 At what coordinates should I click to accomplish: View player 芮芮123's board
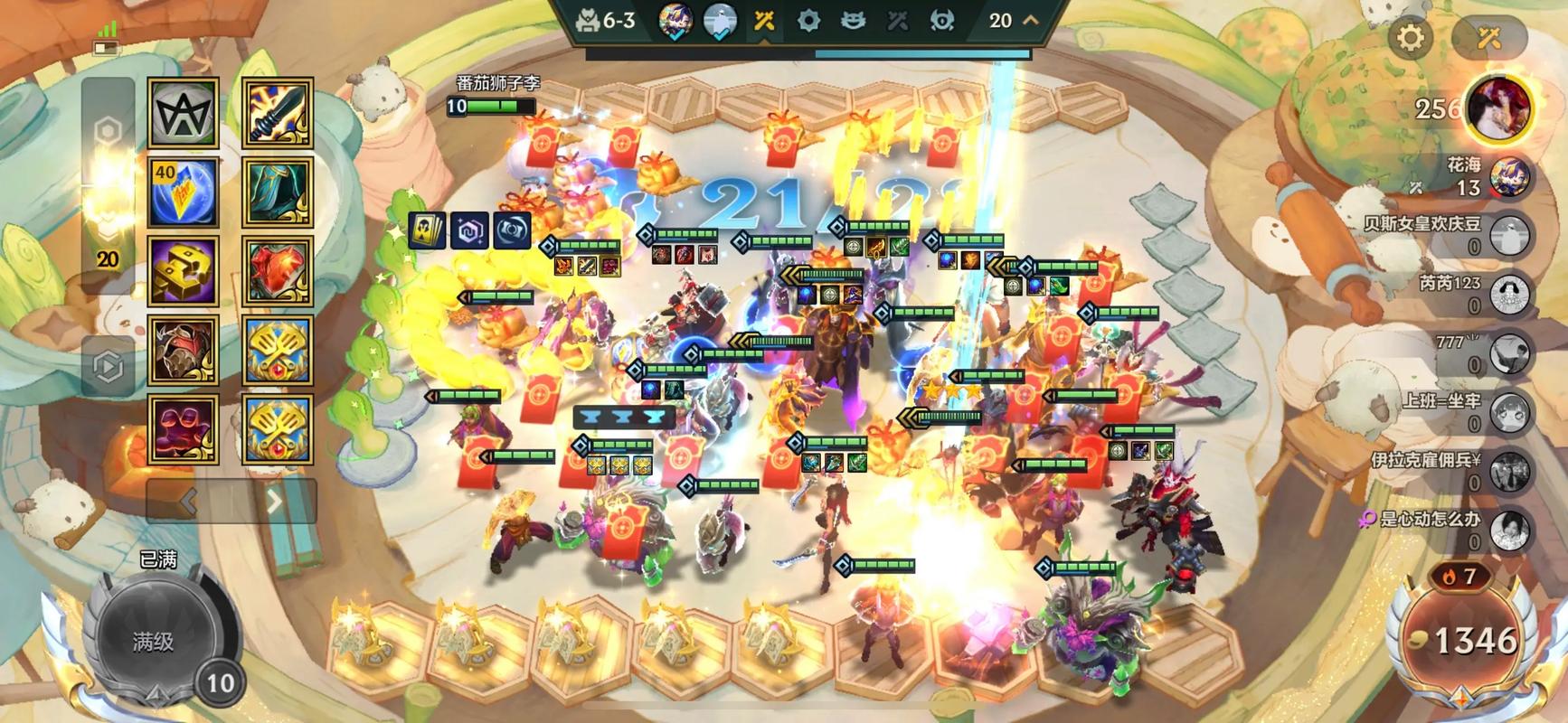(1508, 295)
